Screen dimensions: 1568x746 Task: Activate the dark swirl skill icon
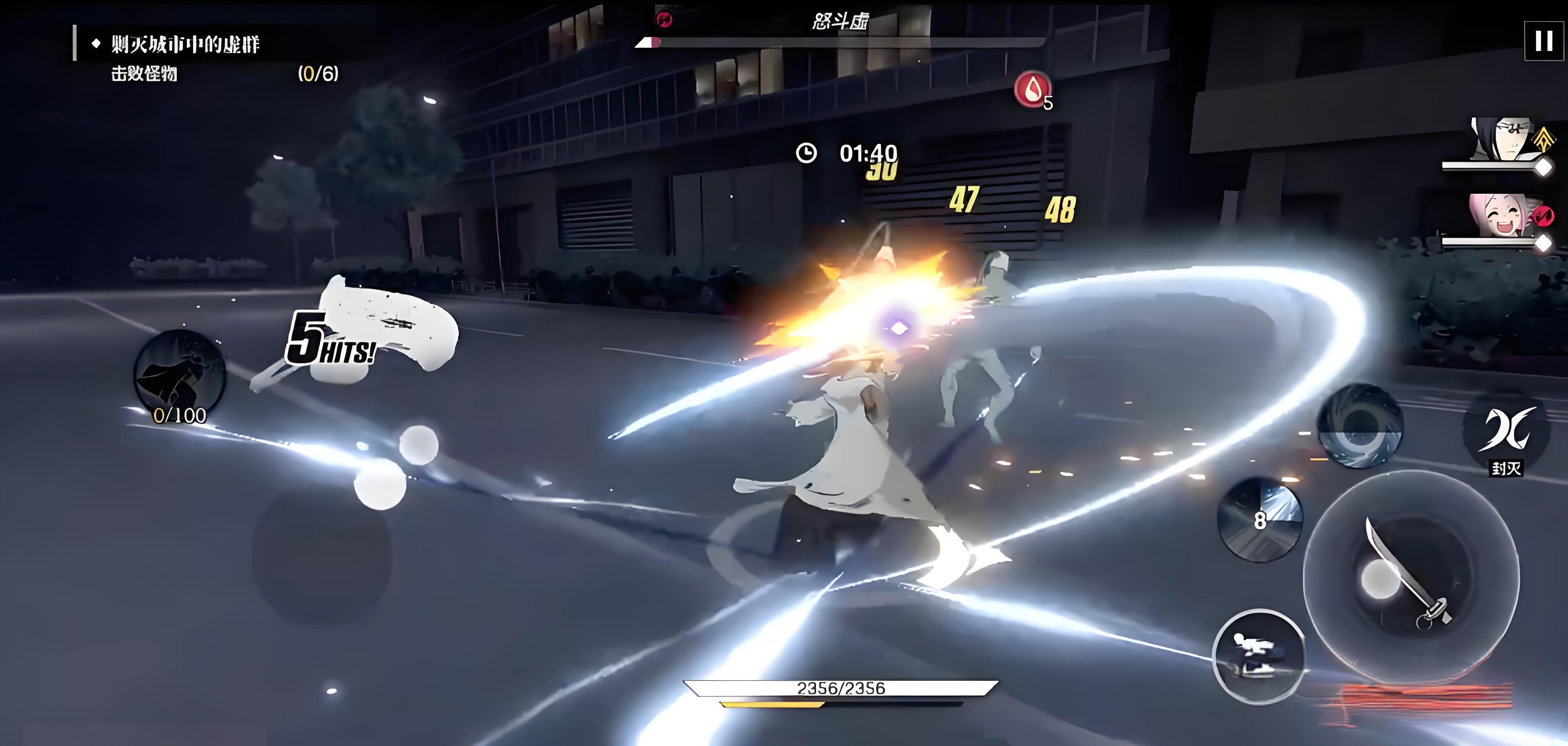point(1359,426)
